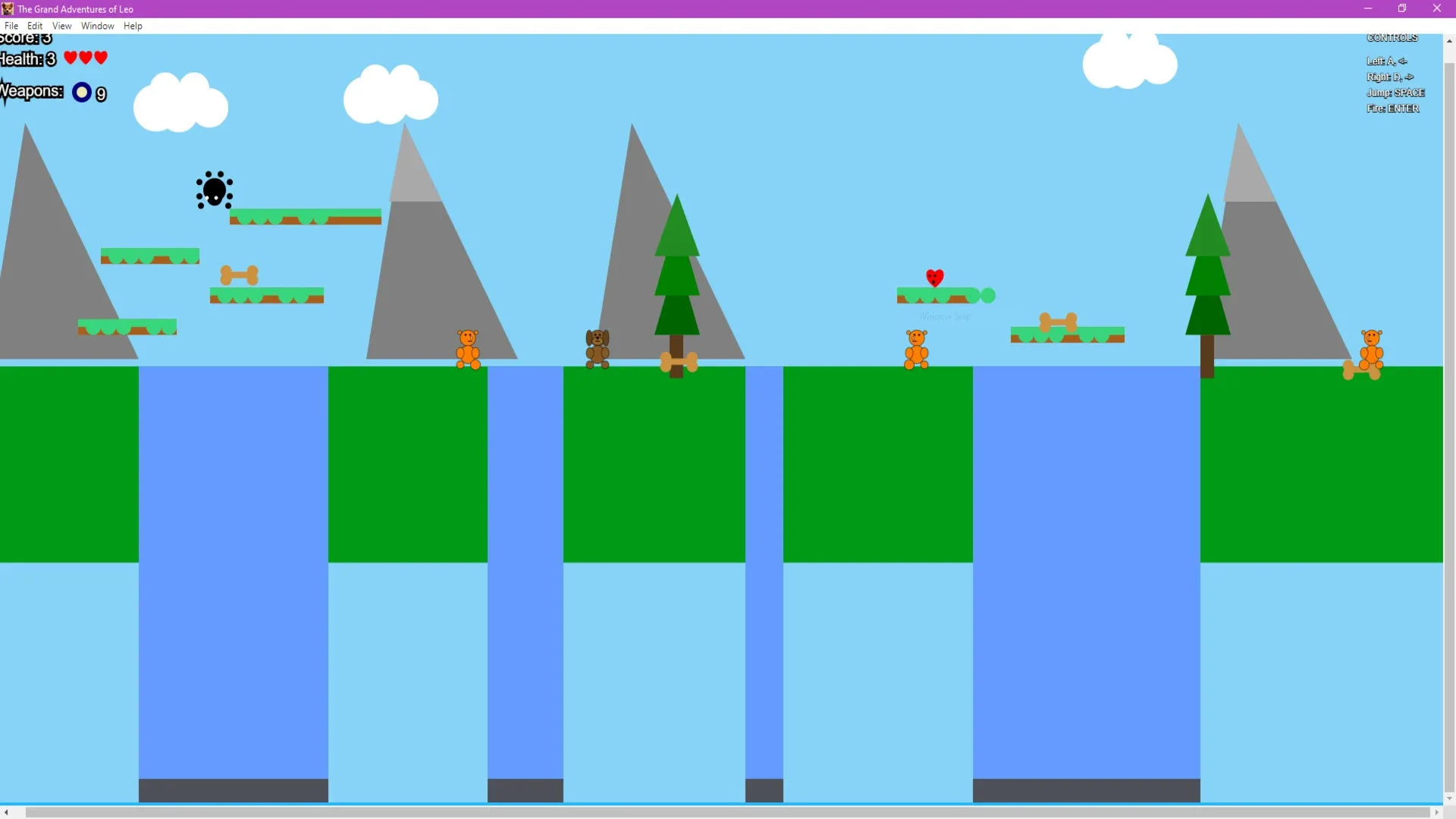This screenshot has height=819, width=1456.
Task: Click the first red heart in the Health display
Action: click(69, 58)
